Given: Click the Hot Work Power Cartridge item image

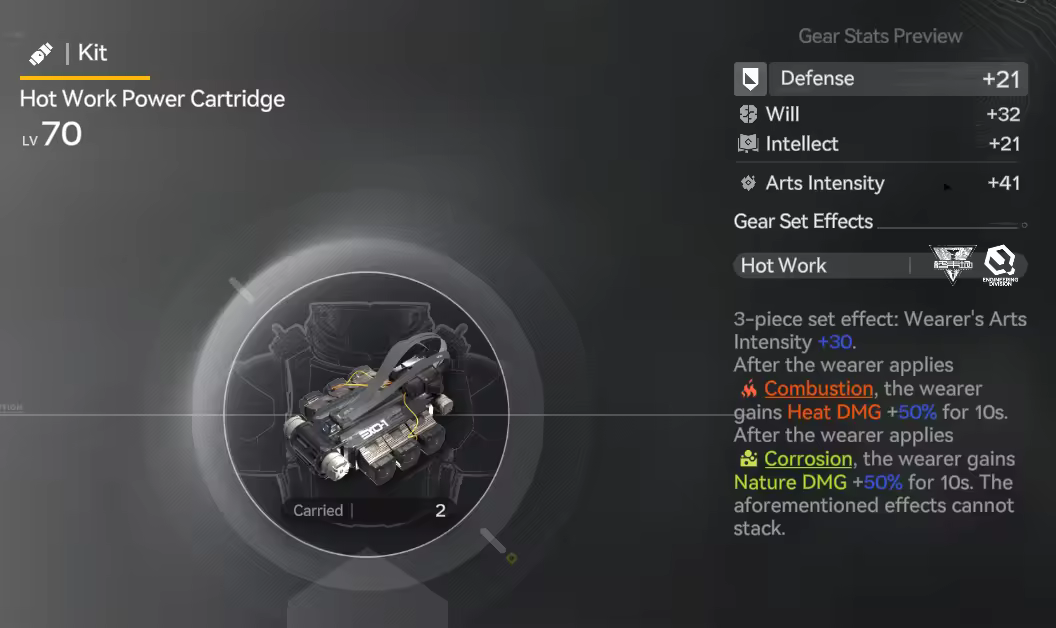Looking at the screenshot, I should [x=365, y=412].
